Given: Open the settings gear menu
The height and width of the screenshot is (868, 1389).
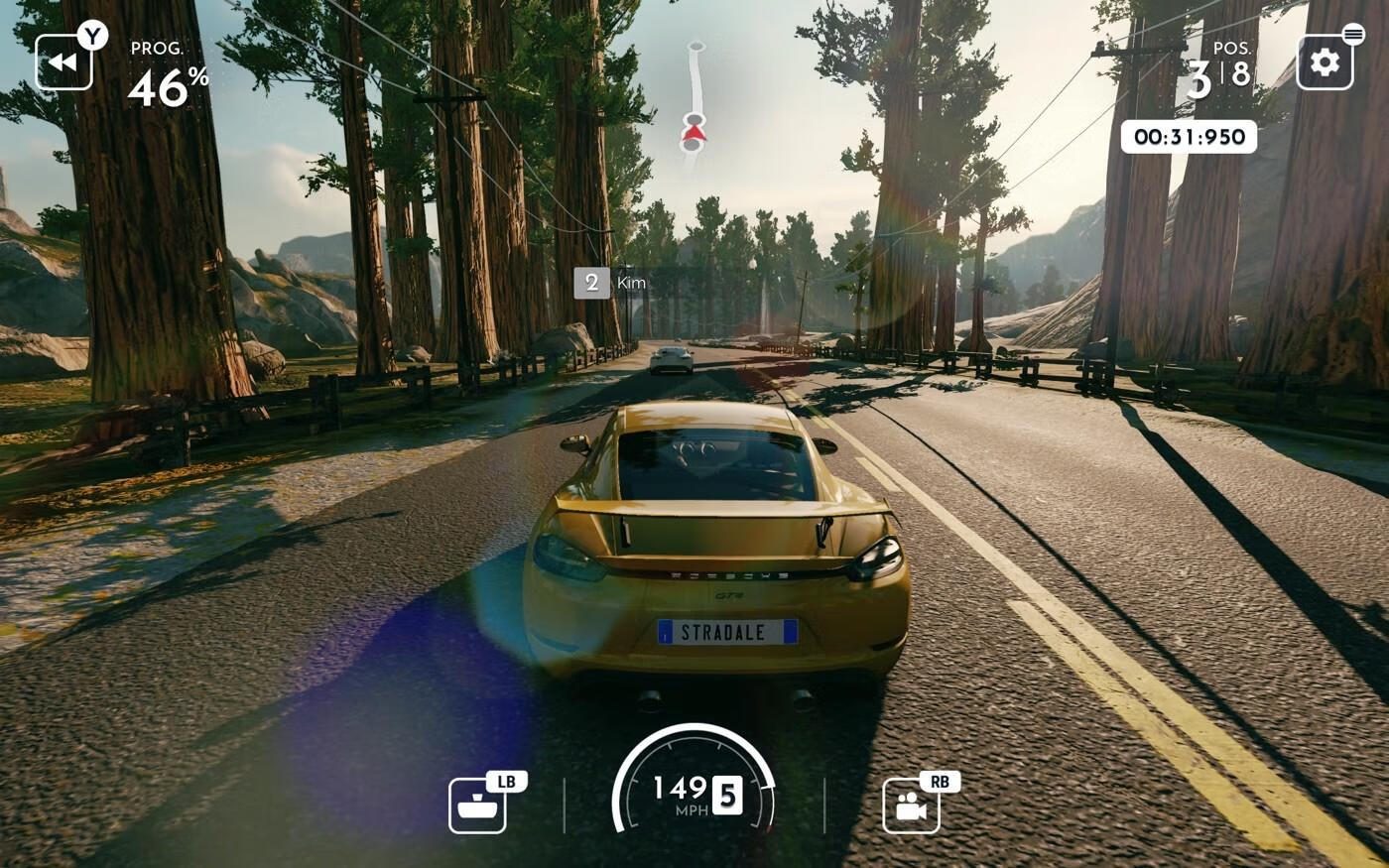Looking at the screenshot, I should (1325, 62).
